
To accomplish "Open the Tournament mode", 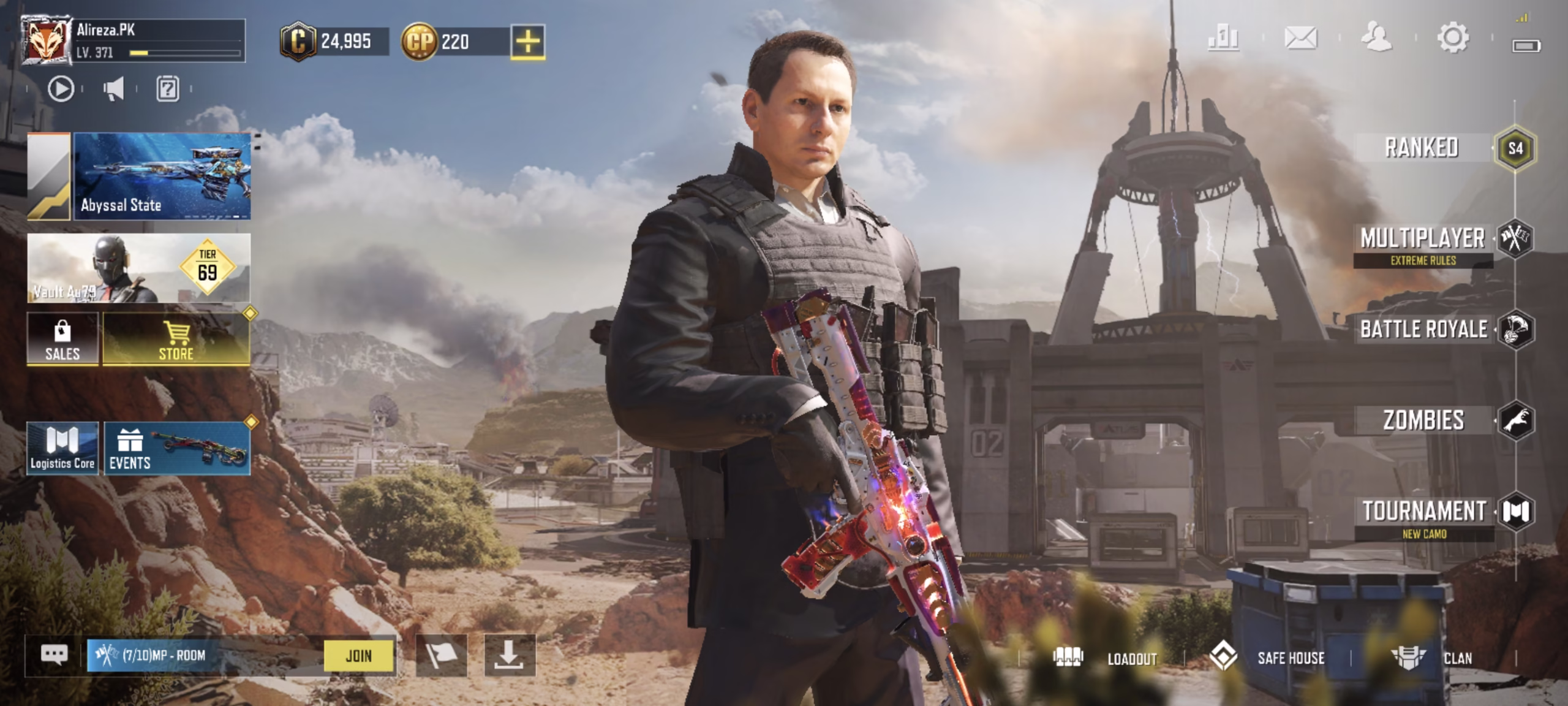I will 1424,516.
